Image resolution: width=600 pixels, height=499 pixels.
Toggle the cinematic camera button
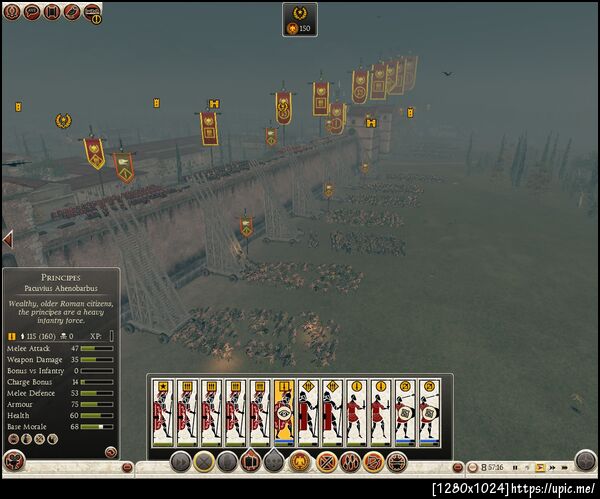(72, 12)
